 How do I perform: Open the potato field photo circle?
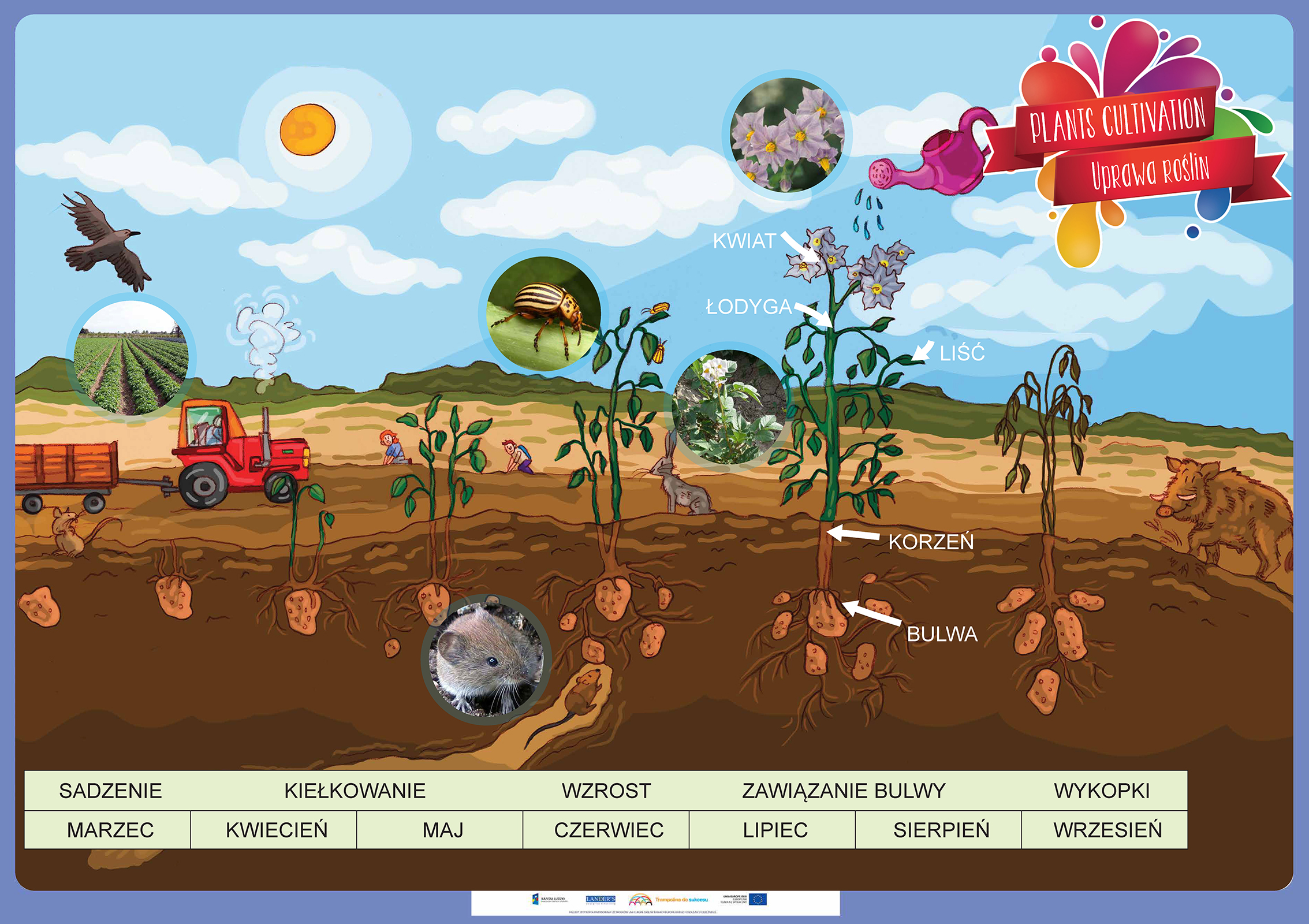point(131,357)
